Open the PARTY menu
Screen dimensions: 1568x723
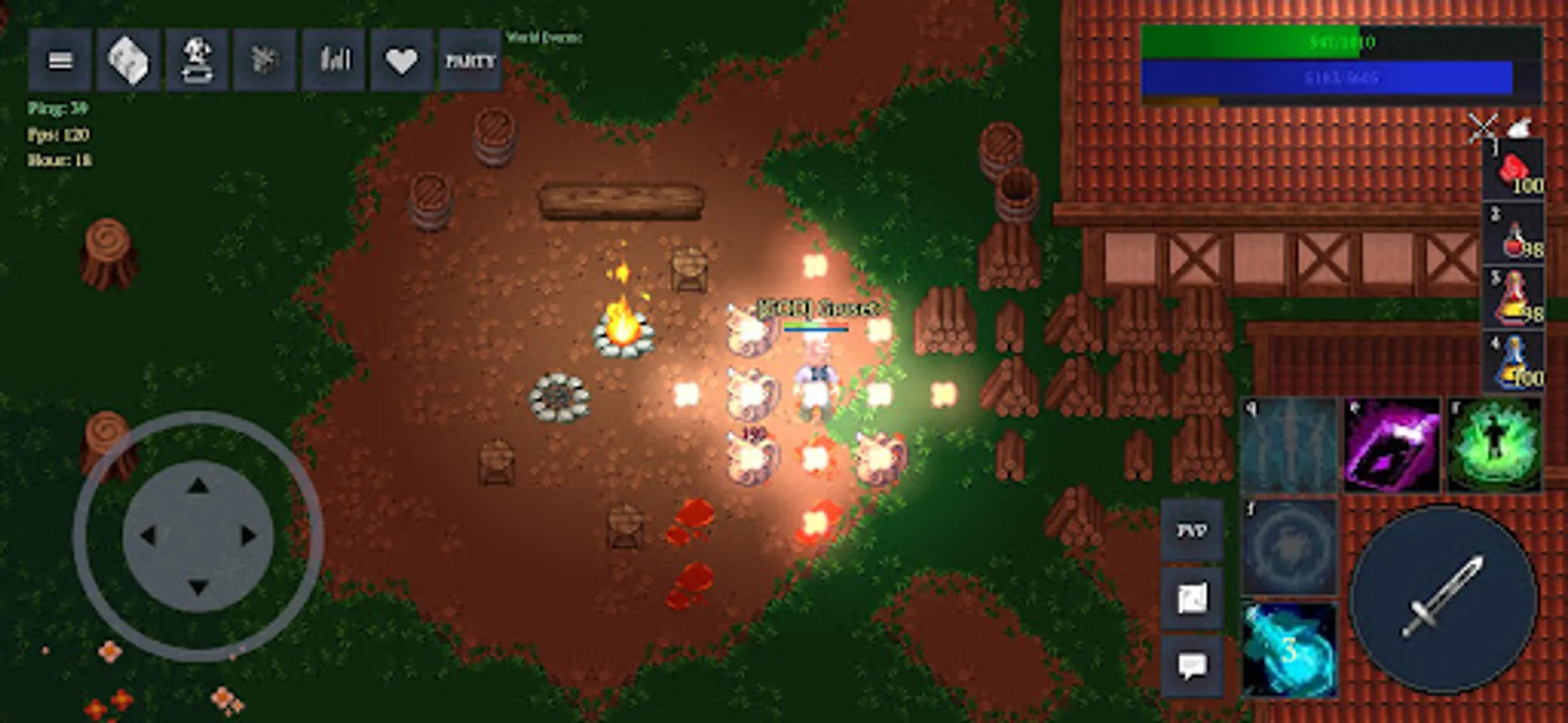[469, 60]
